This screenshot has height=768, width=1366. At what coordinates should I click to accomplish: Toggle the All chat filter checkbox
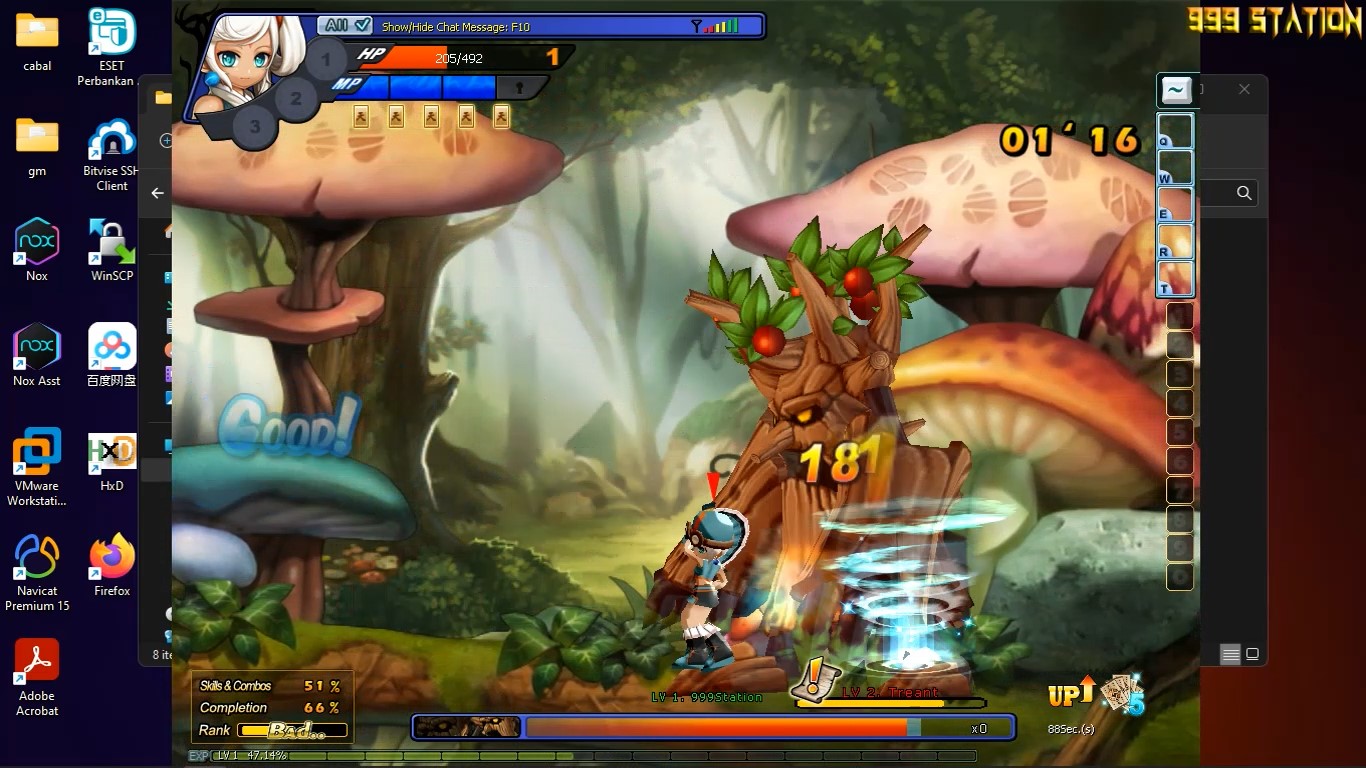pyautogui.click(x=361, y=25)
